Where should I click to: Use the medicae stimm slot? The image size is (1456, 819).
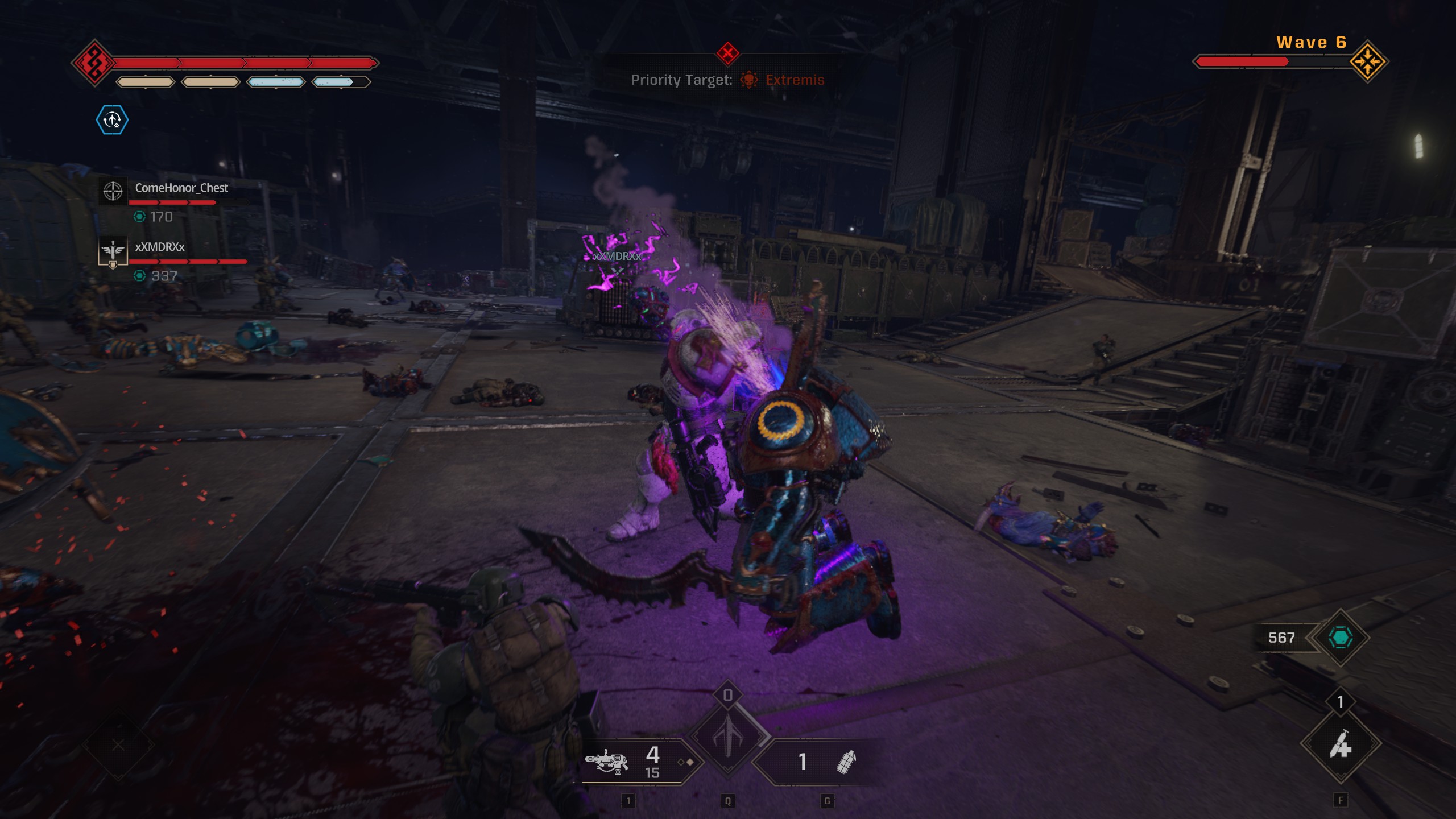(x=1341, y=744)
